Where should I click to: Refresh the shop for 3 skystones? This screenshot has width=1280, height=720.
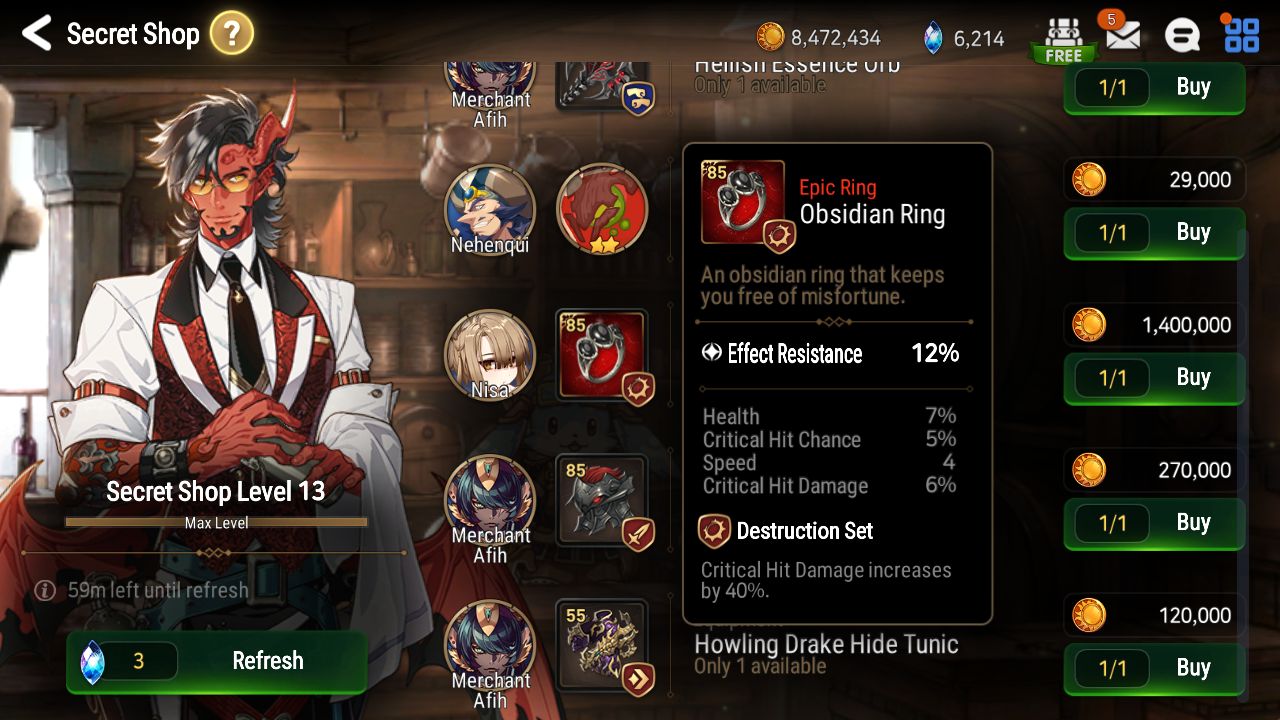[x=216, y=661]
